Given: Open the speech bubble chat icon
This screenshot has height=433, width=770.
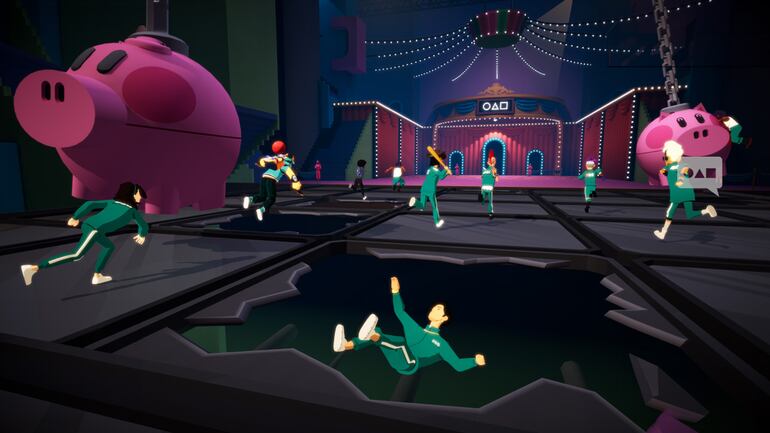Looking at the screenshot, I should [704, 173].
